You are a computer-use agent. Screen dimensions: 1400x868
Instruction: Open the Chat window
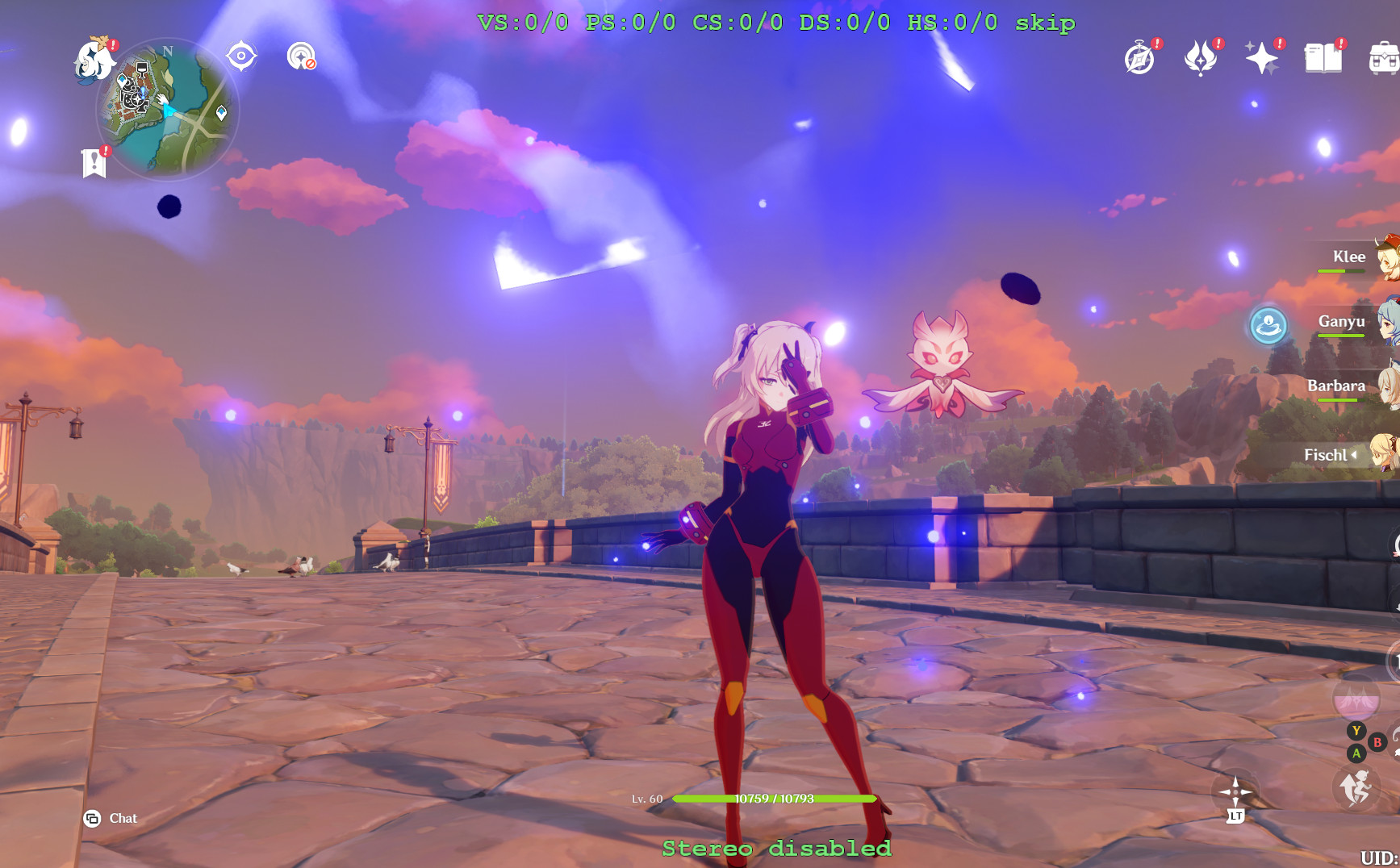click(110, 818)
